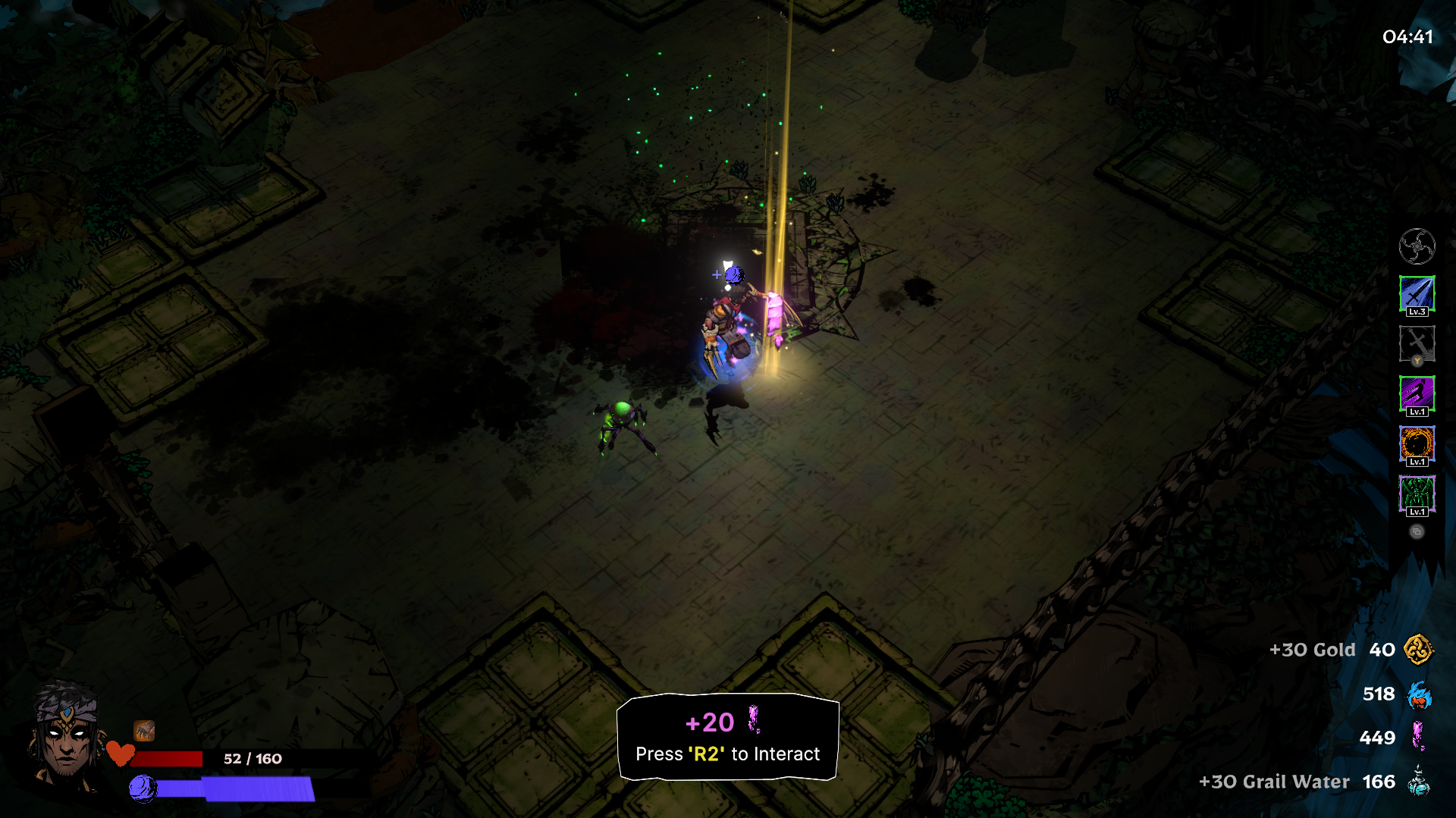Select the Grail Water flask icon

[1418, 781]
